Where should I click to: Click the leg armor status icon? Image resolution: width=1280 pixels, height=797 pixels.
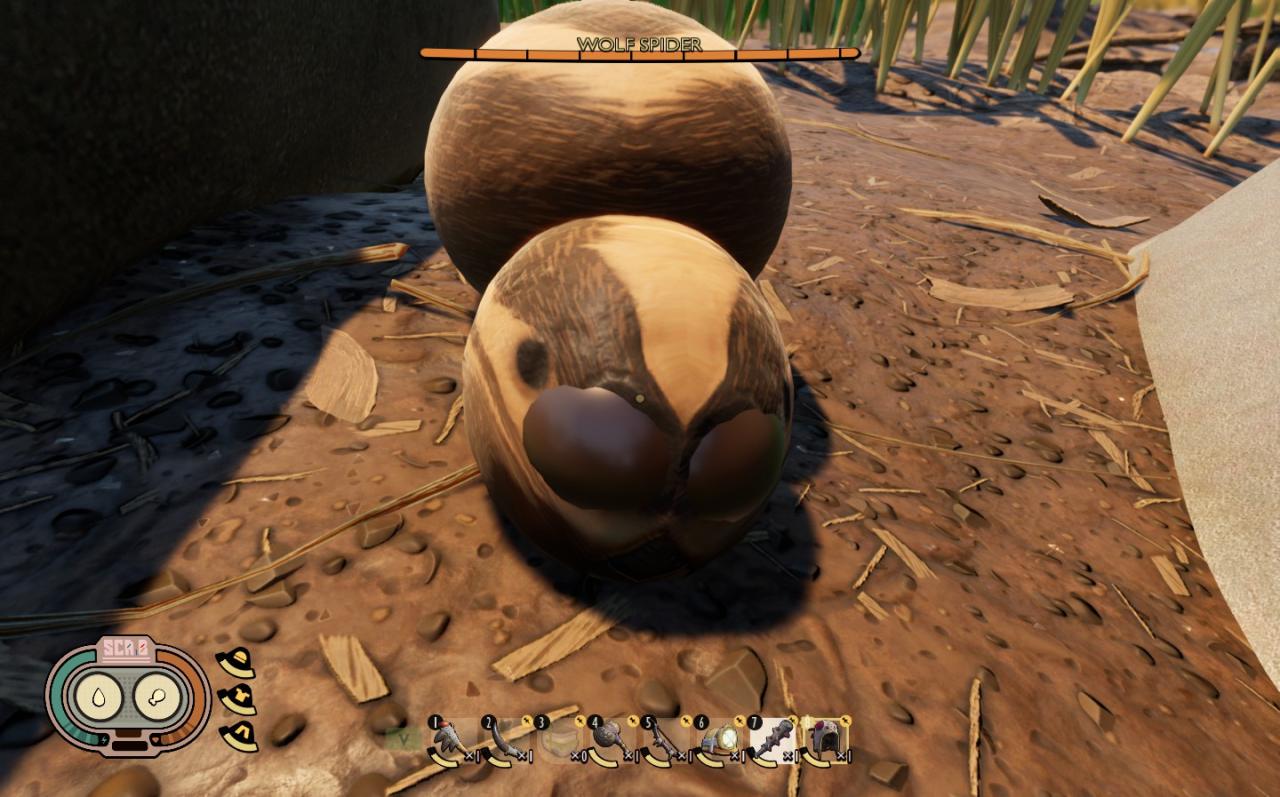[x=237, y=735]
